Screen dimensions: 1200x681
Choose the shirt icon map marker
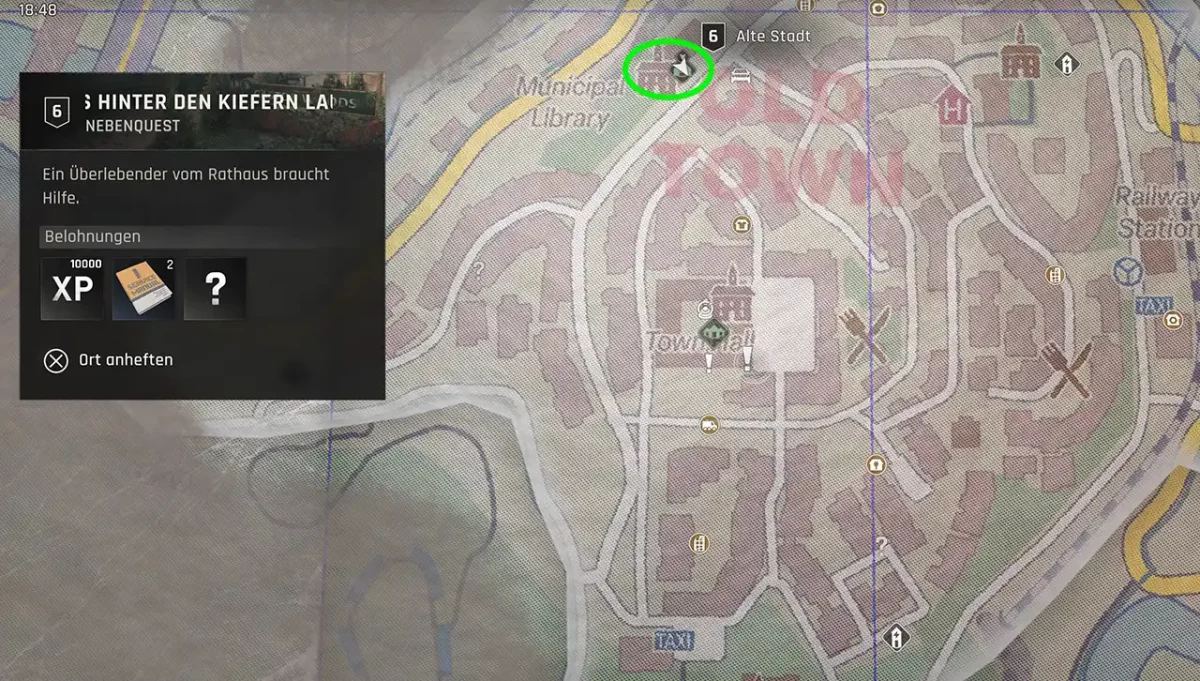tap(741, 224)
